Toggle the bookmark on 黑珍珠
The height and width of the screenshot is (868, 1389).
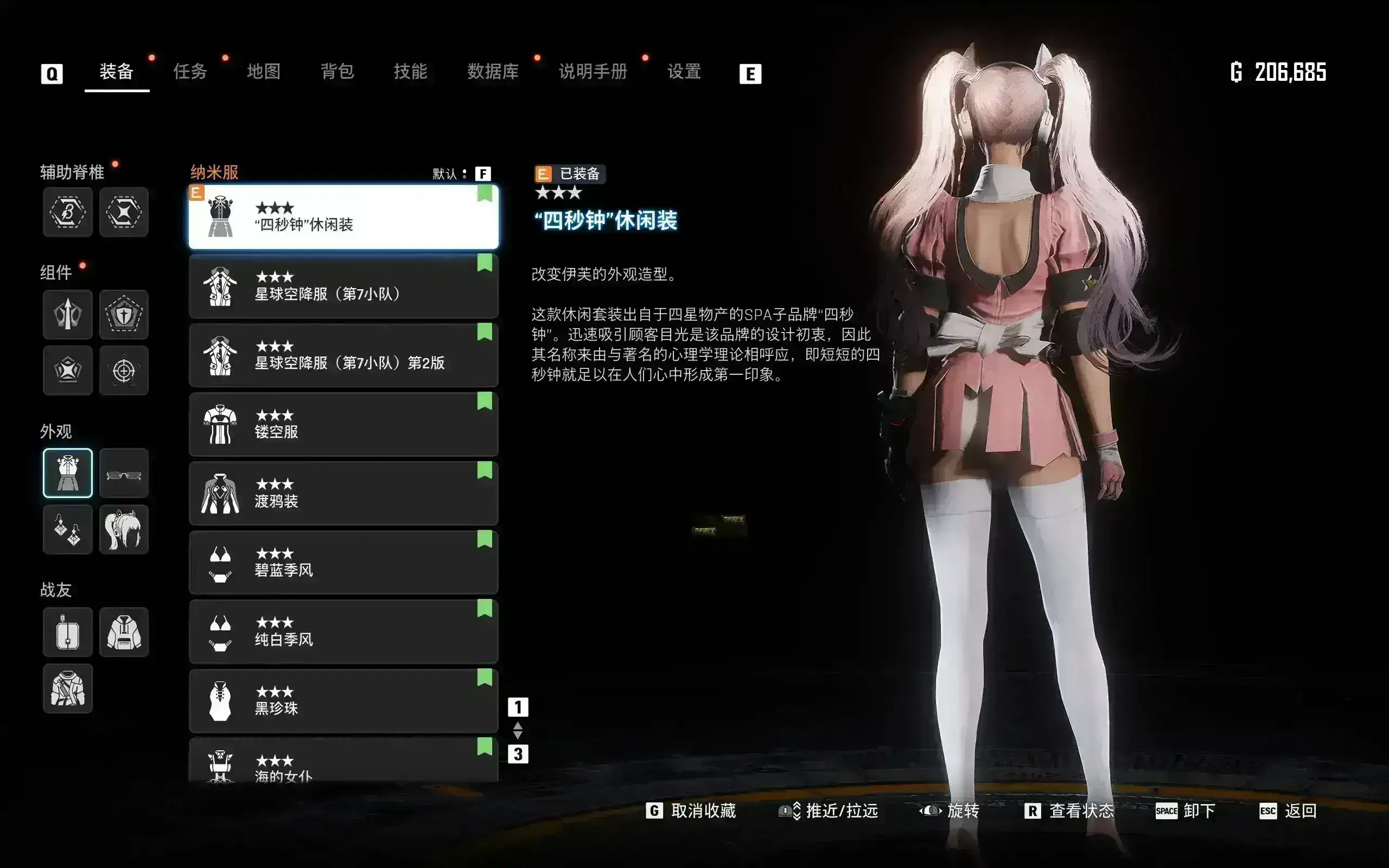coord(486,677)
